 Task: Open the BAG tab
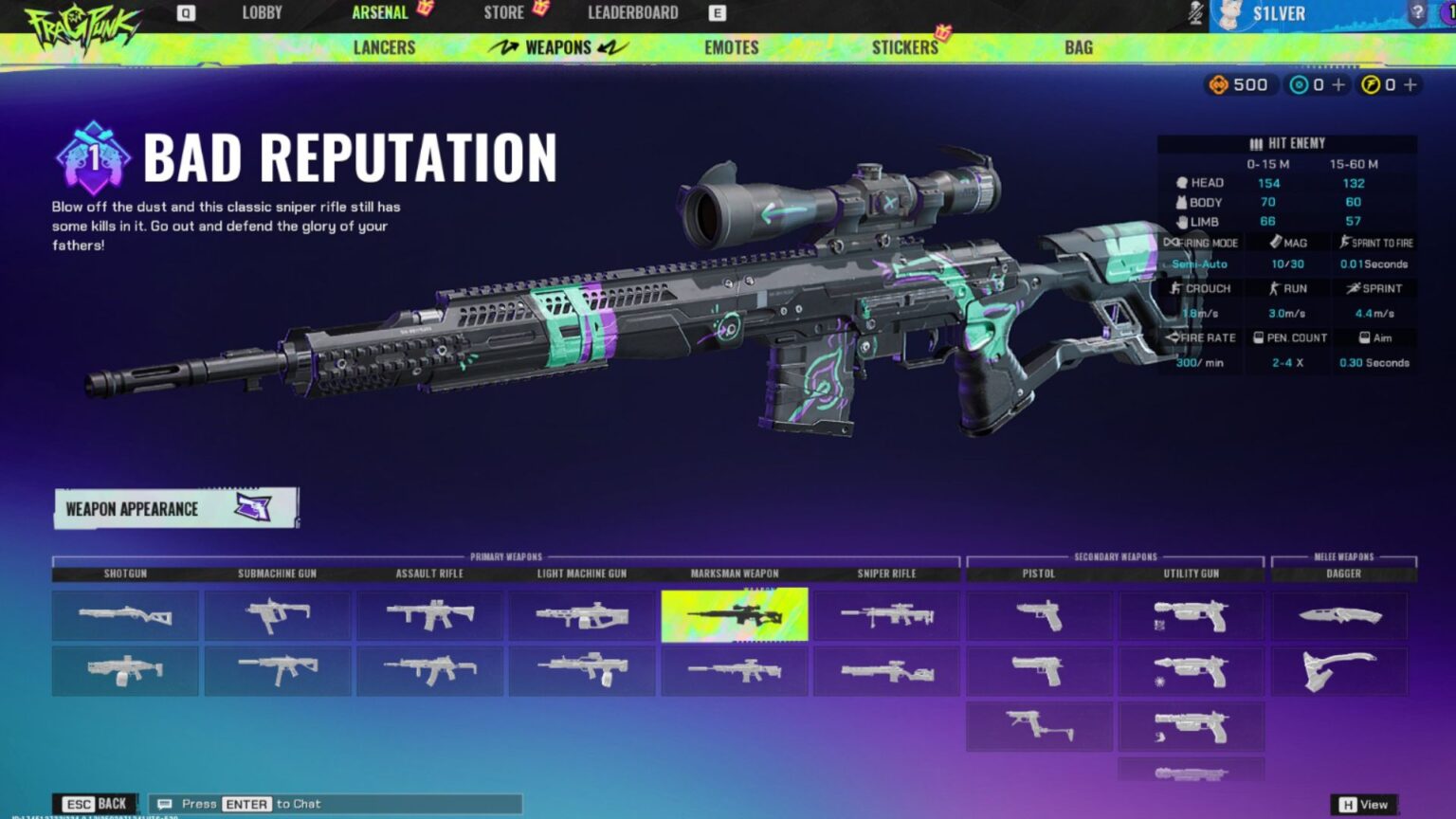click(x=1077, y=46)
